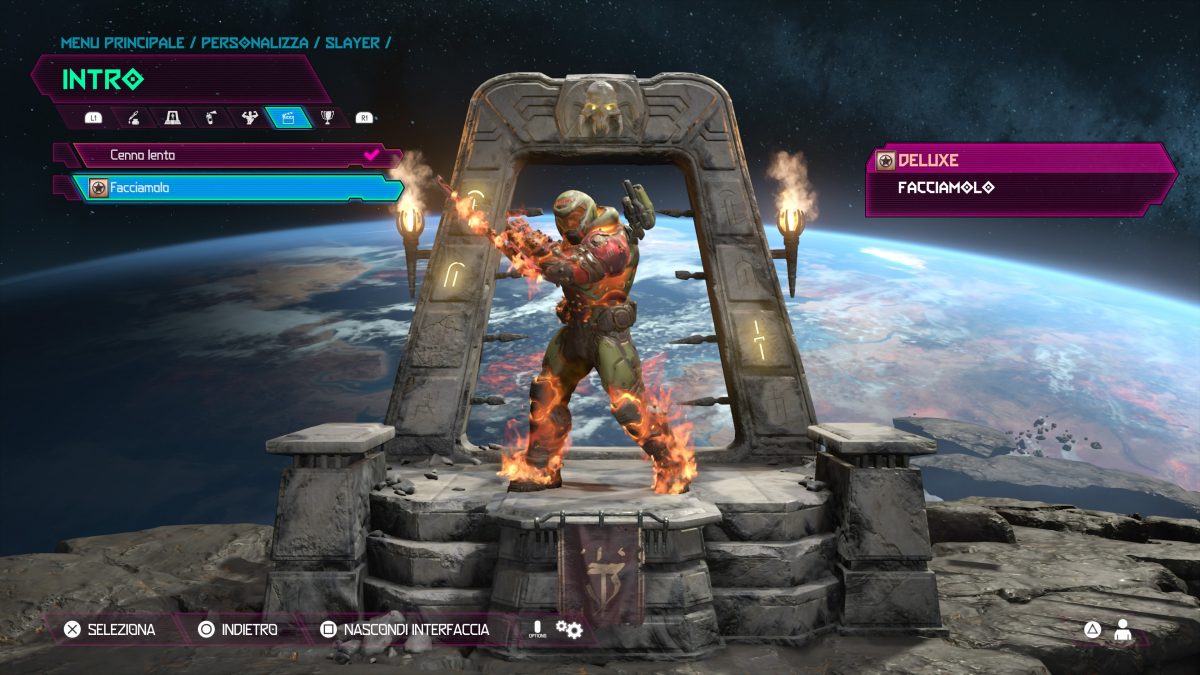Open the player profile icon

tap(1122, 630)
